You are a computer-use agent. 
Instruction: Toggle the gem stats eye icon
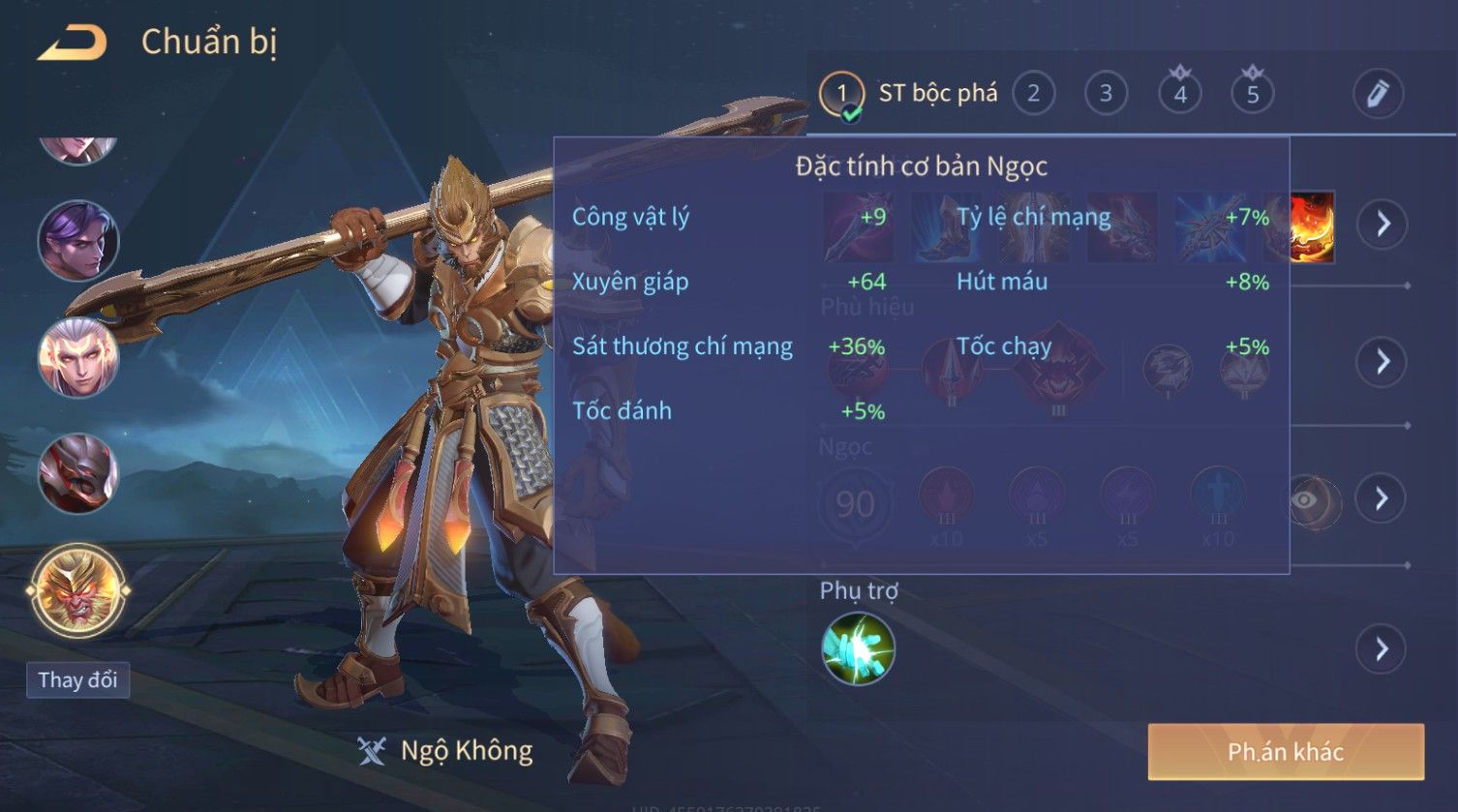1305,499
